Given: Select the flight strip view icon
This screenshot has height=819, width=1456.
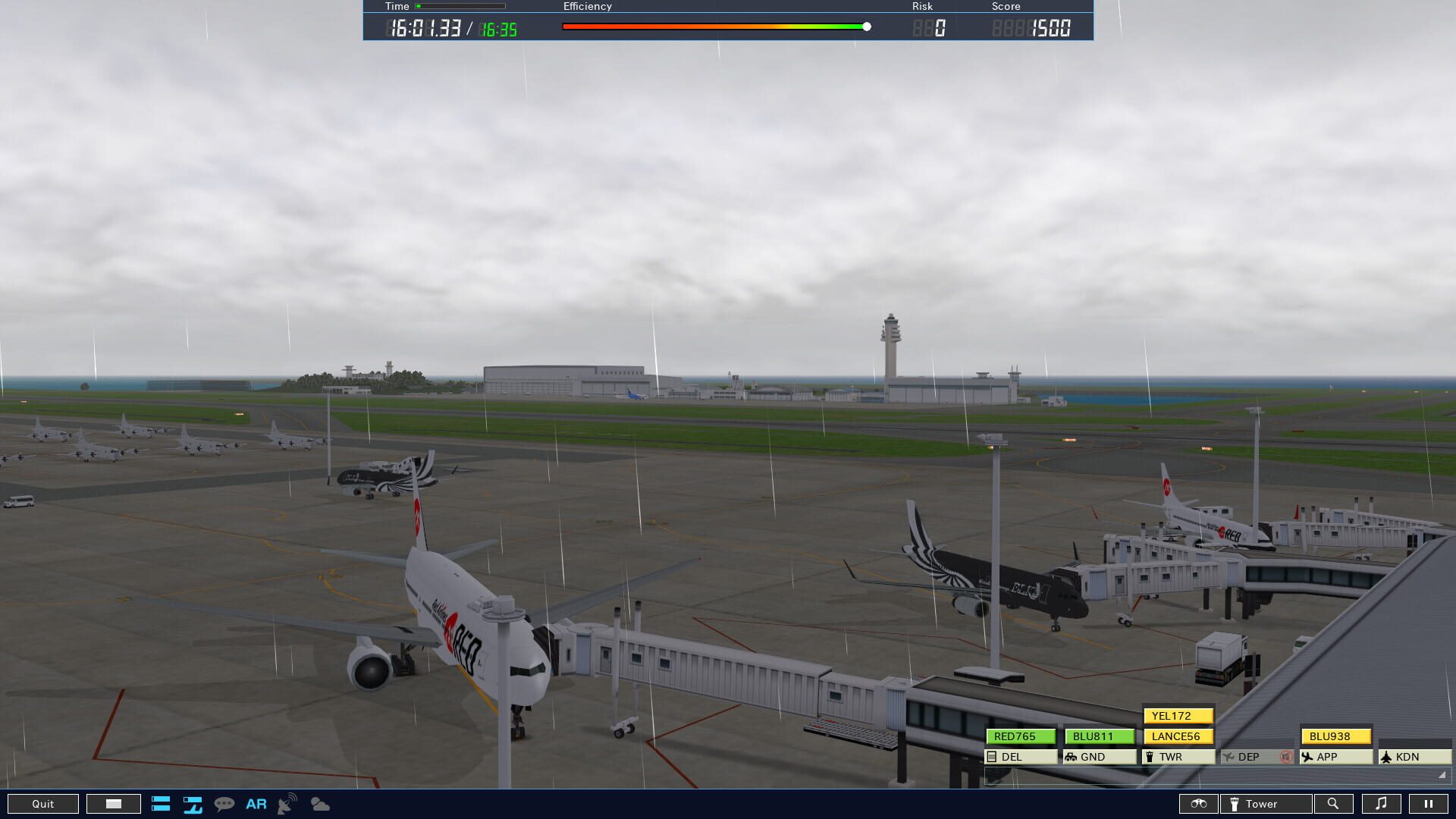Looking at the screenshot, I should pos(192,804).
